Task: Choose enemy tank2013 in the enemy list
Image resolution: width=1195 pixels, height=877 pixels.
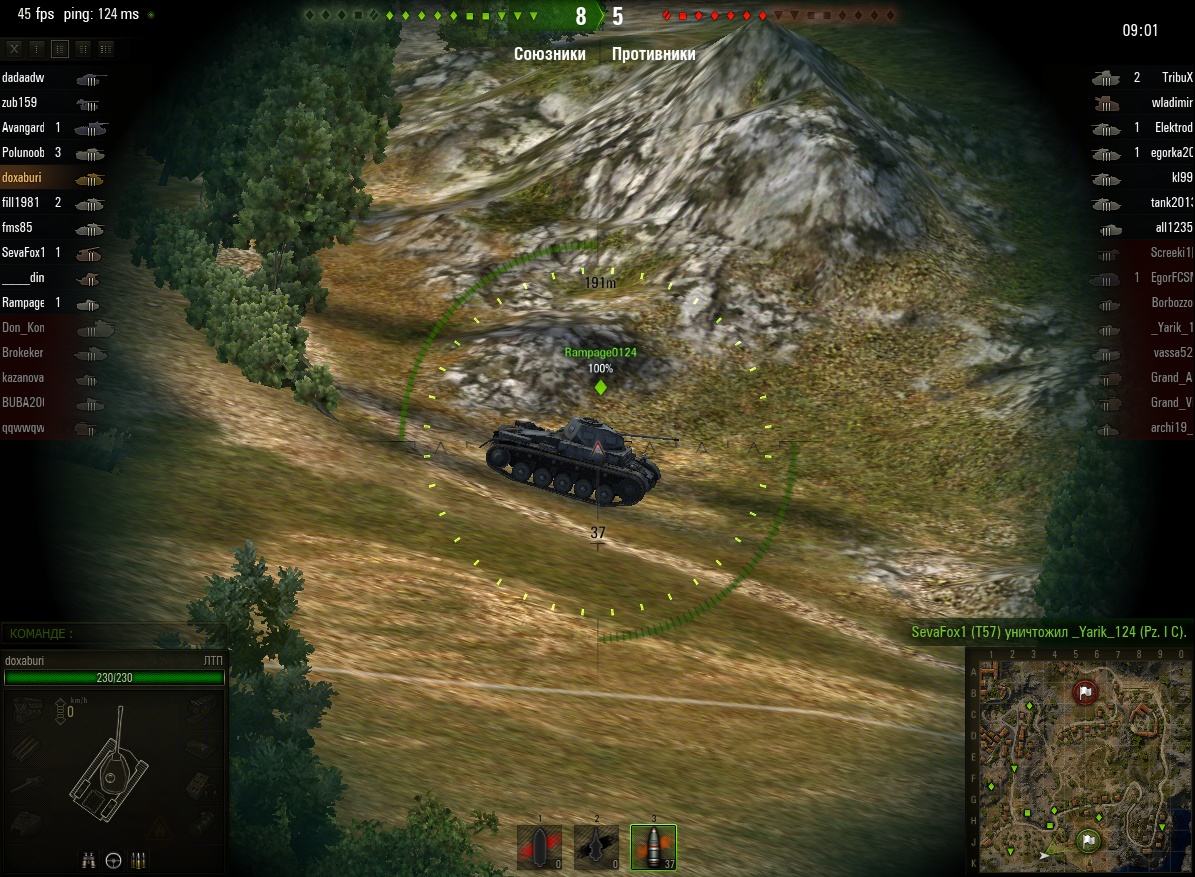Action: [x=1172, y=203]
